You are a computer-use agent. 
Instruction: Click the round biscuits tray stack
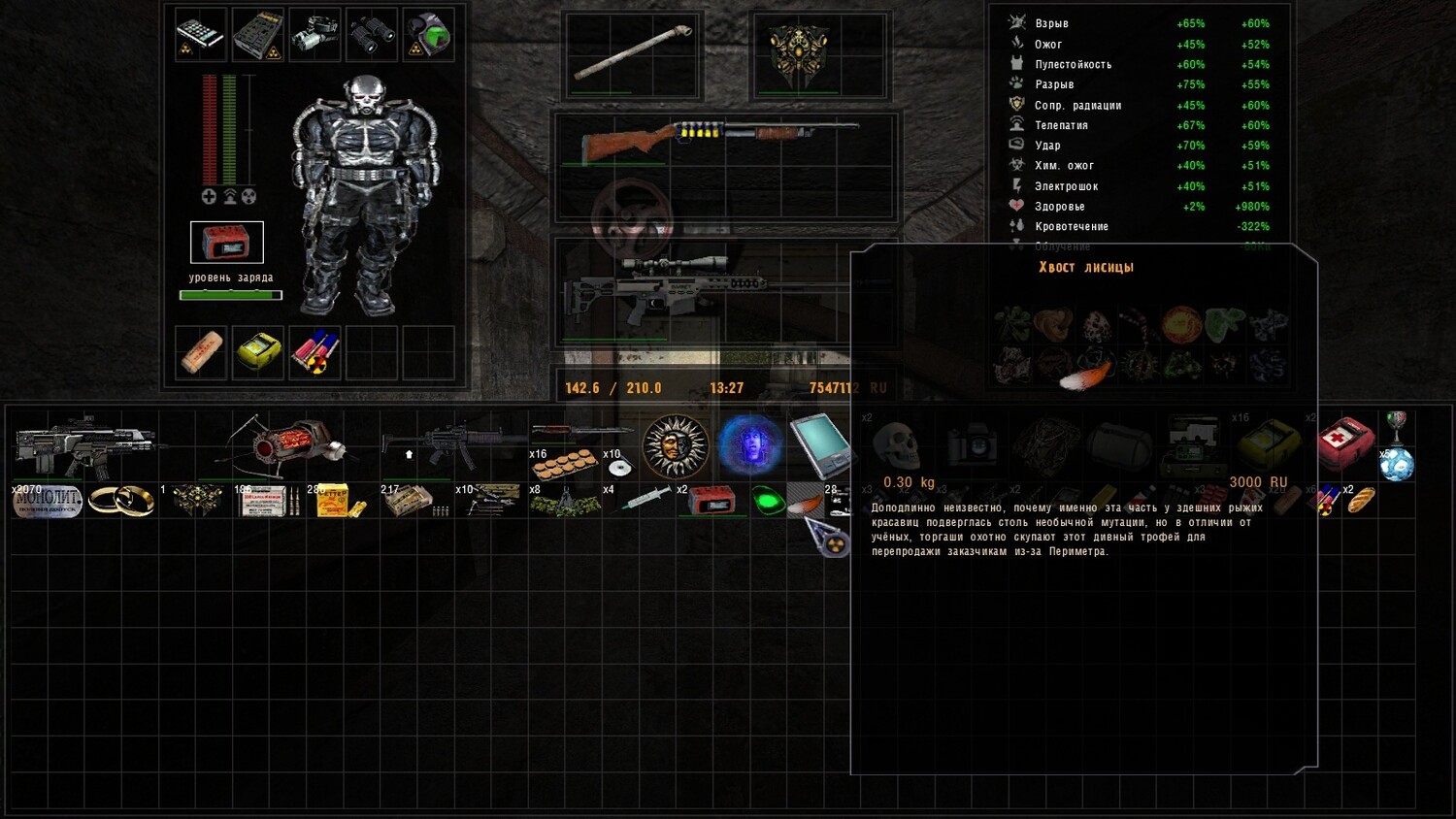click(565, 466)
